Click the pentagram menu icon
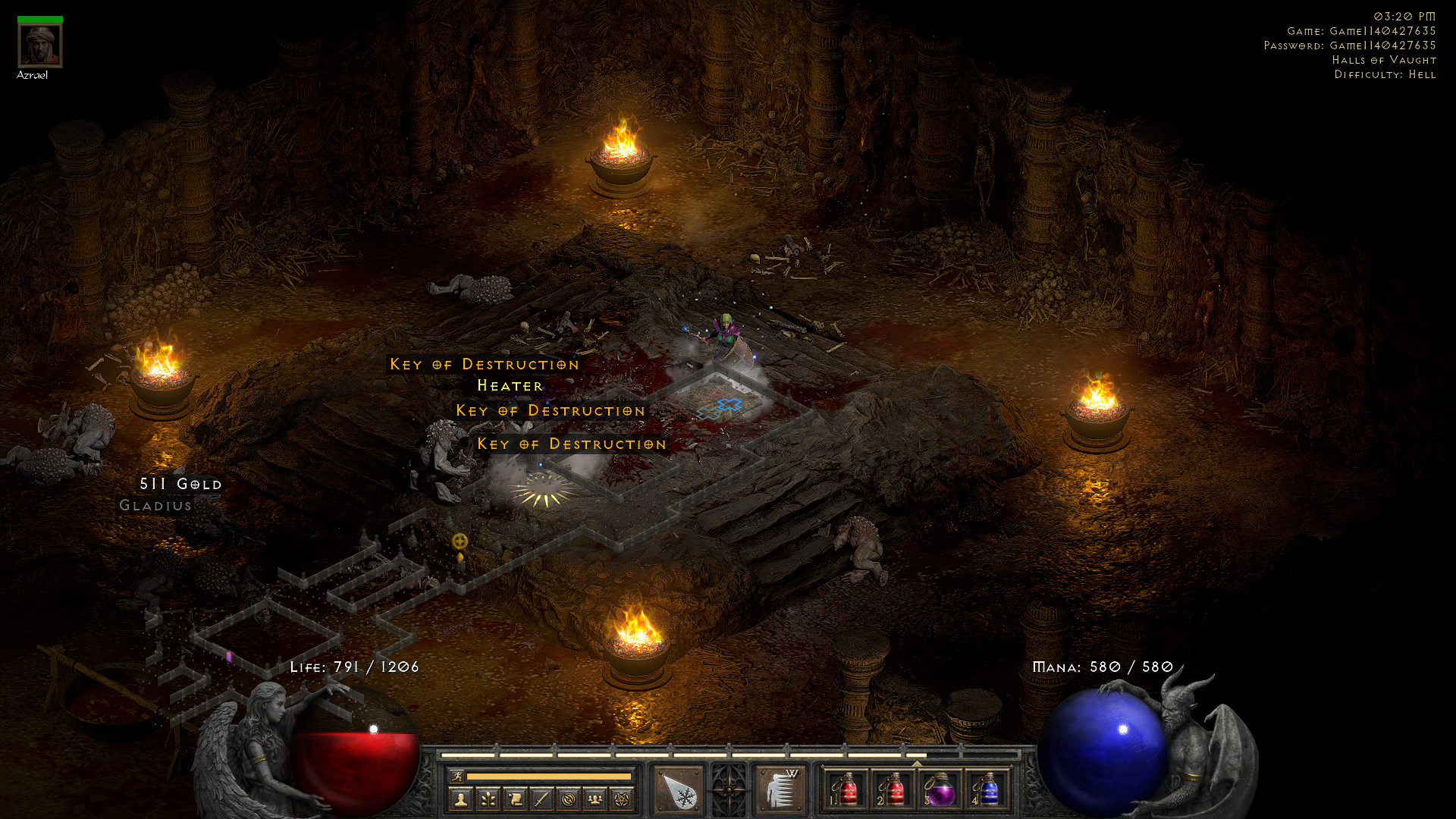 [x=622, y=799]
